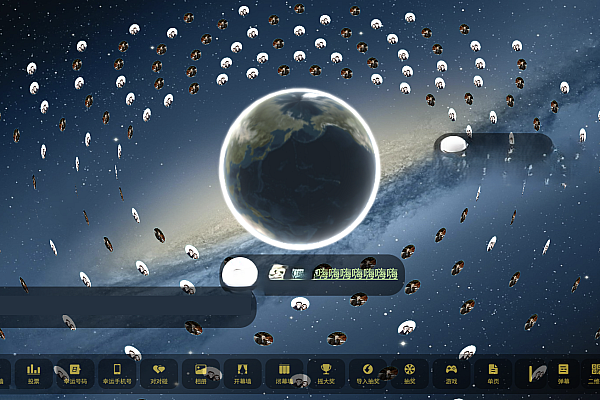The image size is (600, 400).
Task: Choose the 导入抽奖 import lottery button
Action: click(368, 372)
